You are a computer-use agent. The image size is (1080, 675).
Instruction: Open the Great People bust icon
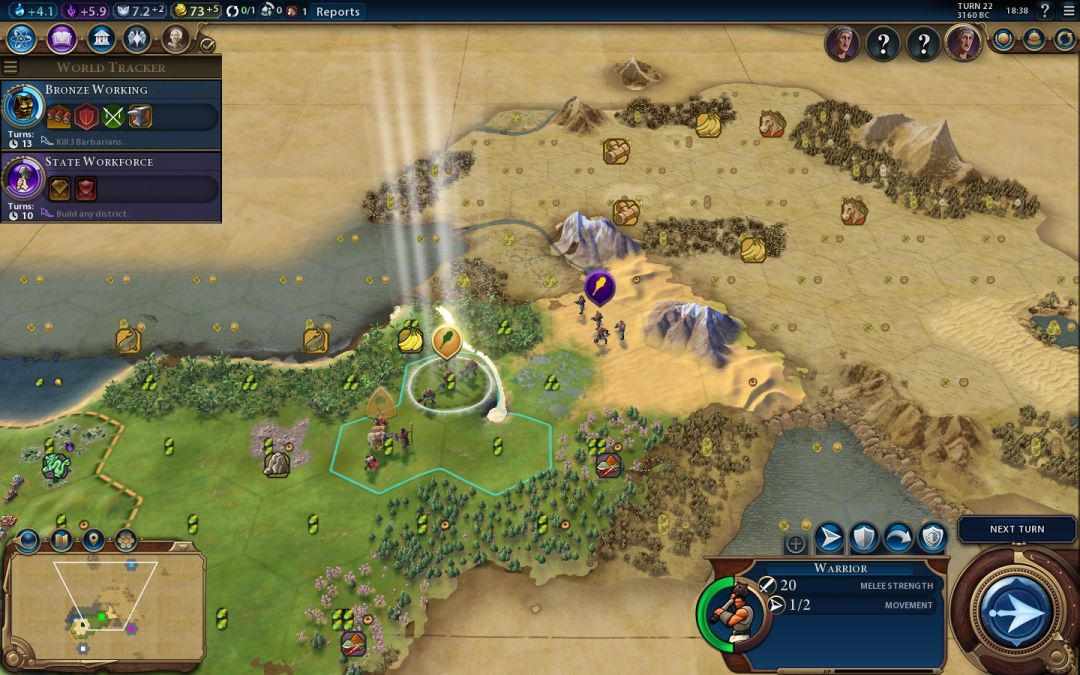pyautogui.click(x=175, y=39)
